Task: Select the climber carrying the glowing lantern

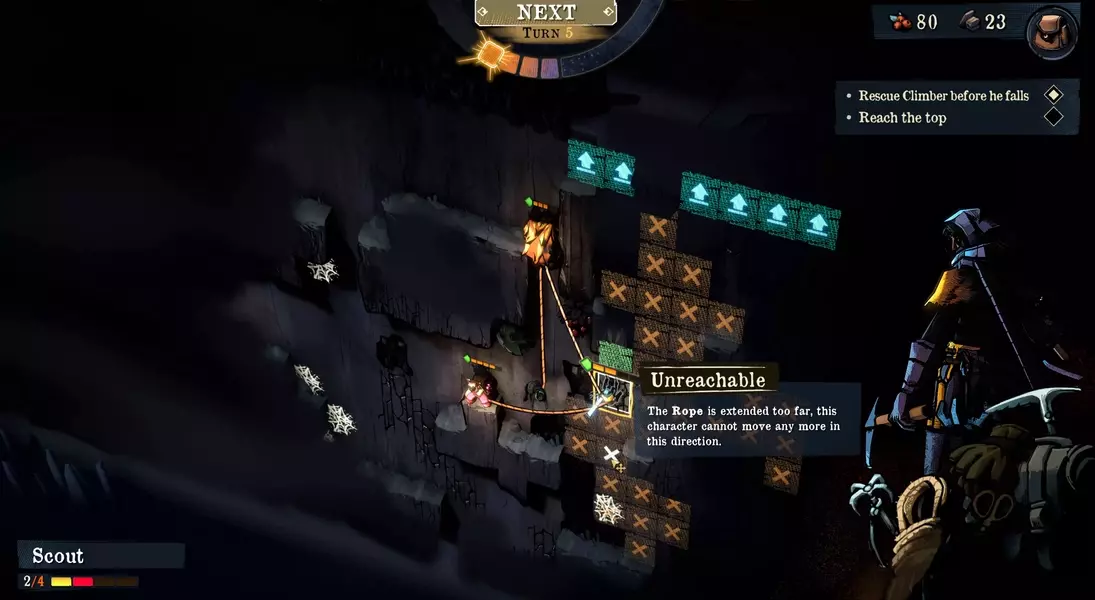Action: (537, 239)
